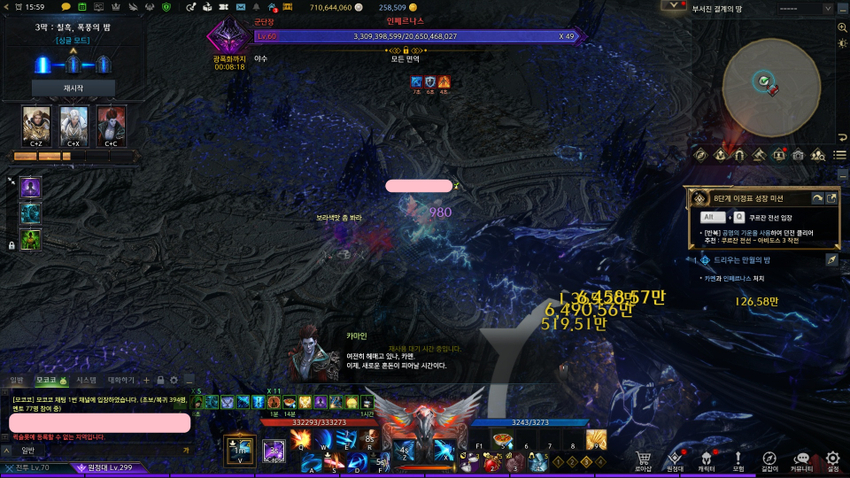Open the 캐릭터 character menu
This screenshot has height=478, width=850.
point(706,459)
